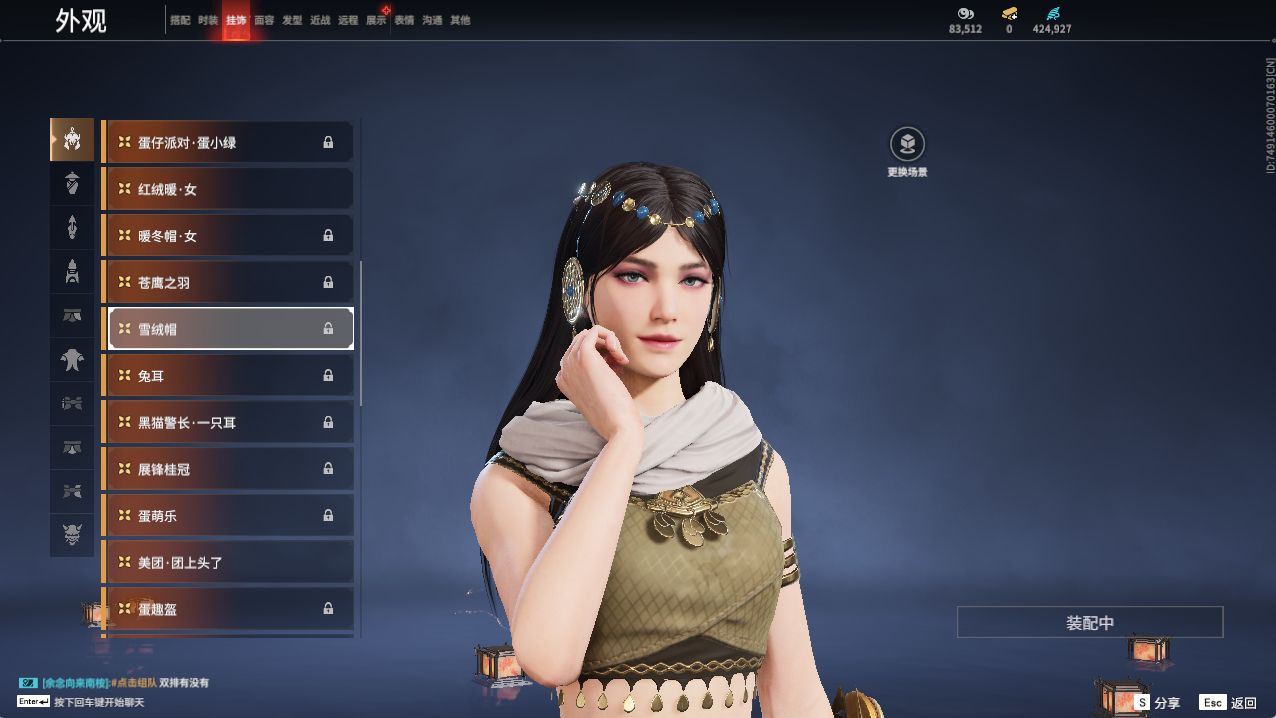Select the demon mask accessory category
Image resolution: width=1276 pixels, height=718 pixels.
pos(72,535)
